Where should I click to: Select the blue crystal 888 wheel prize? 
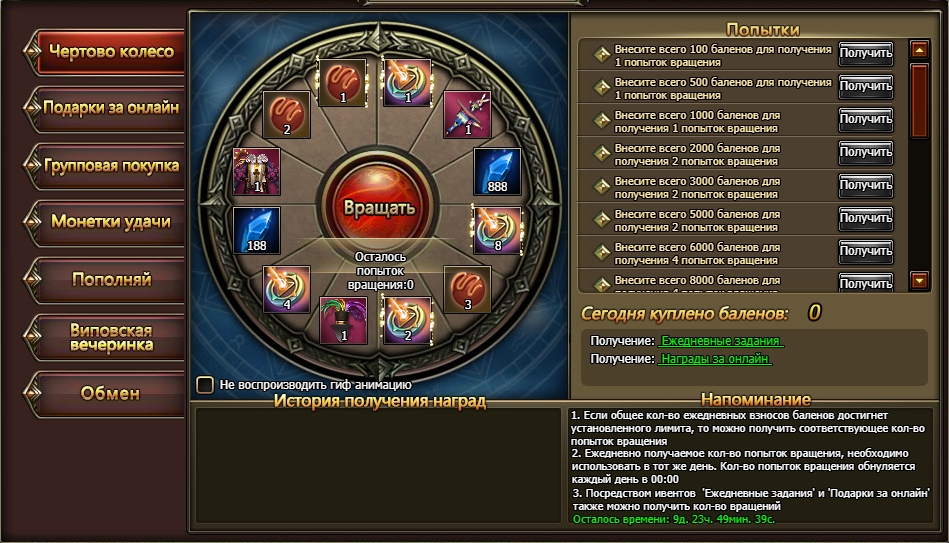(x=497, y=172)
